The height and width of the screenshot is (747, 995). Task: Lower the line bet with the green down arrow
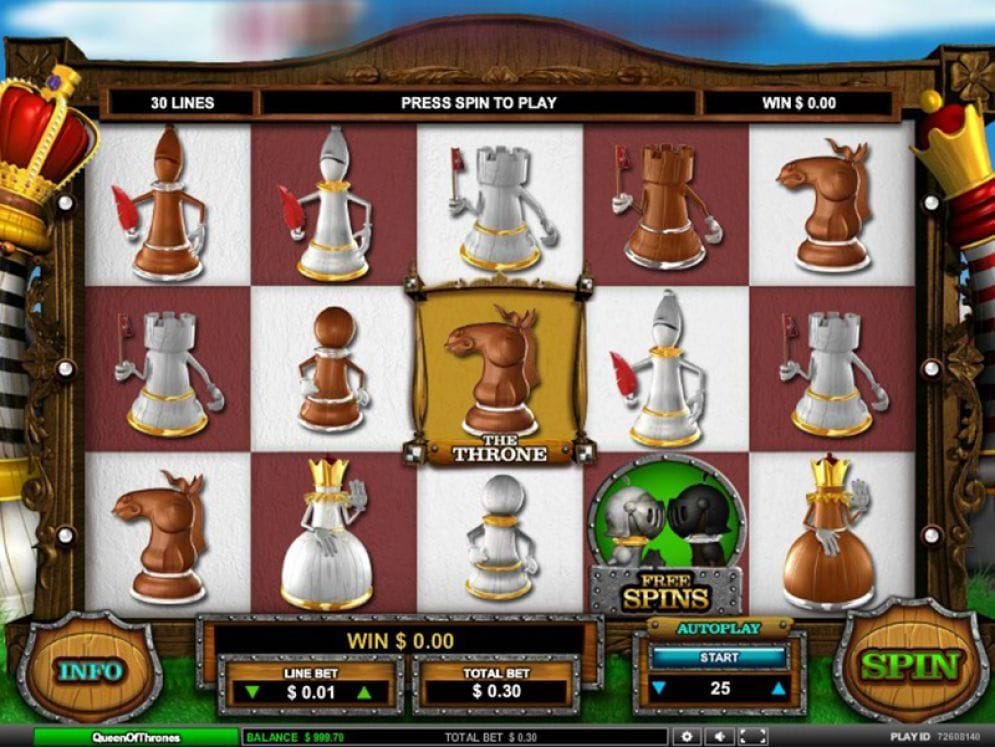point(252,692)
